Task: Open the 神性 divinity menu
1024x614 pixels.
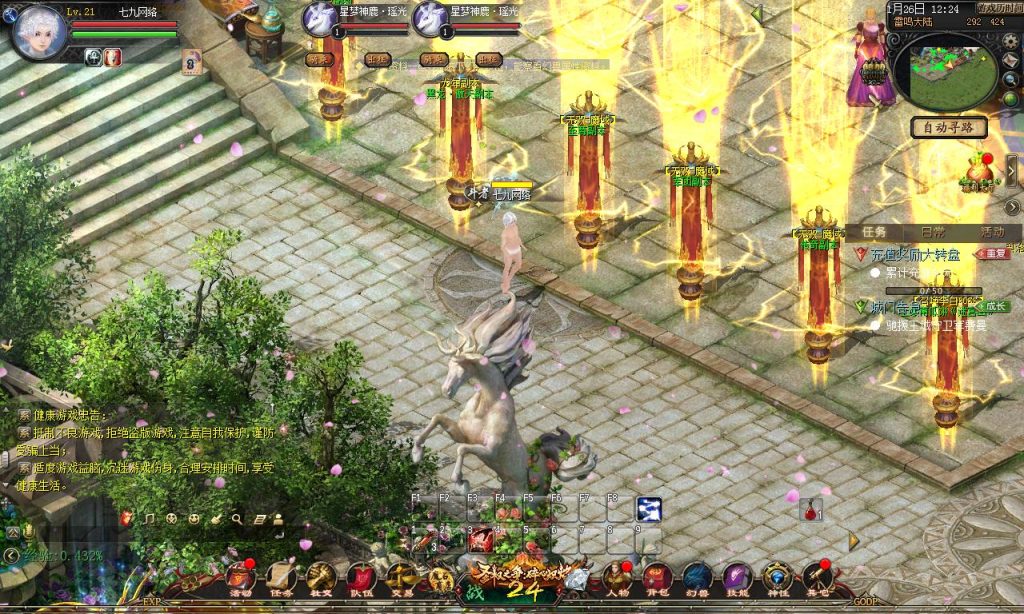Action: coord(777,578)
